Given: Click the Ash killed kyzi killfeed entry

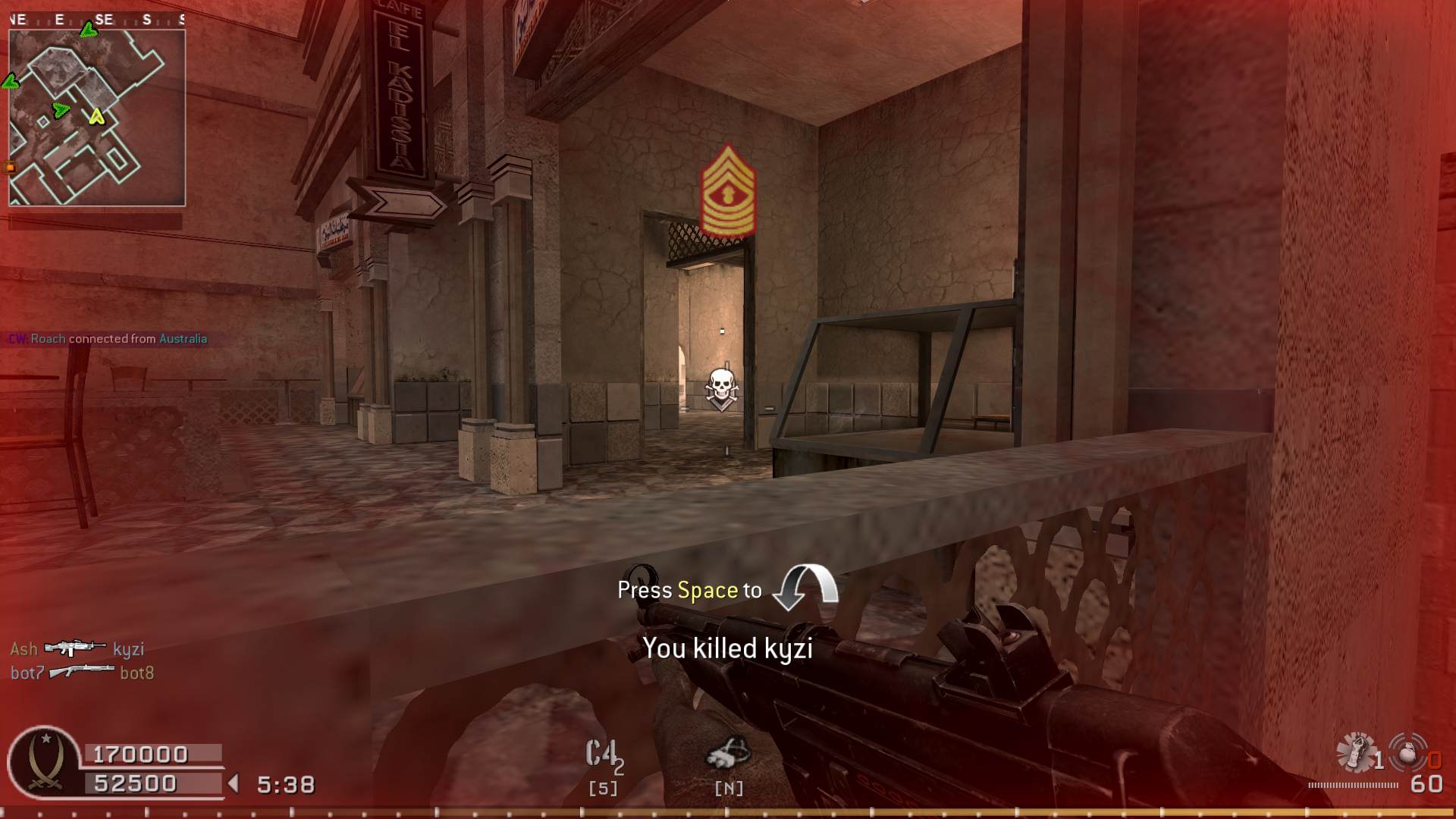Looking at the screenshot, I should pyautogui.click(x=77, y=649).
